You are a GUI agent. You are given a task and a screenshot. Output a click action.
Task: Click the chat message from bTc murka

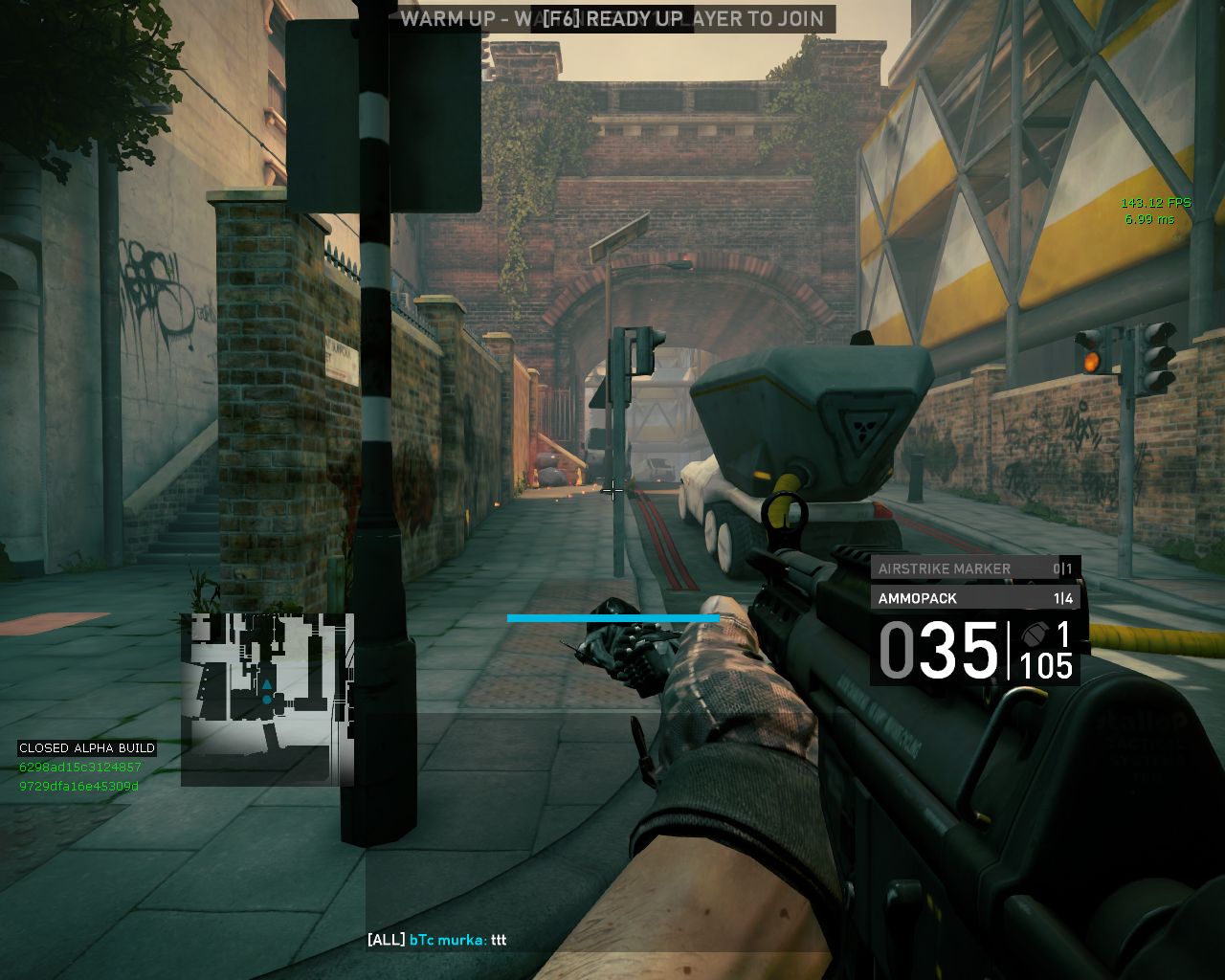(x=437, y=940)
